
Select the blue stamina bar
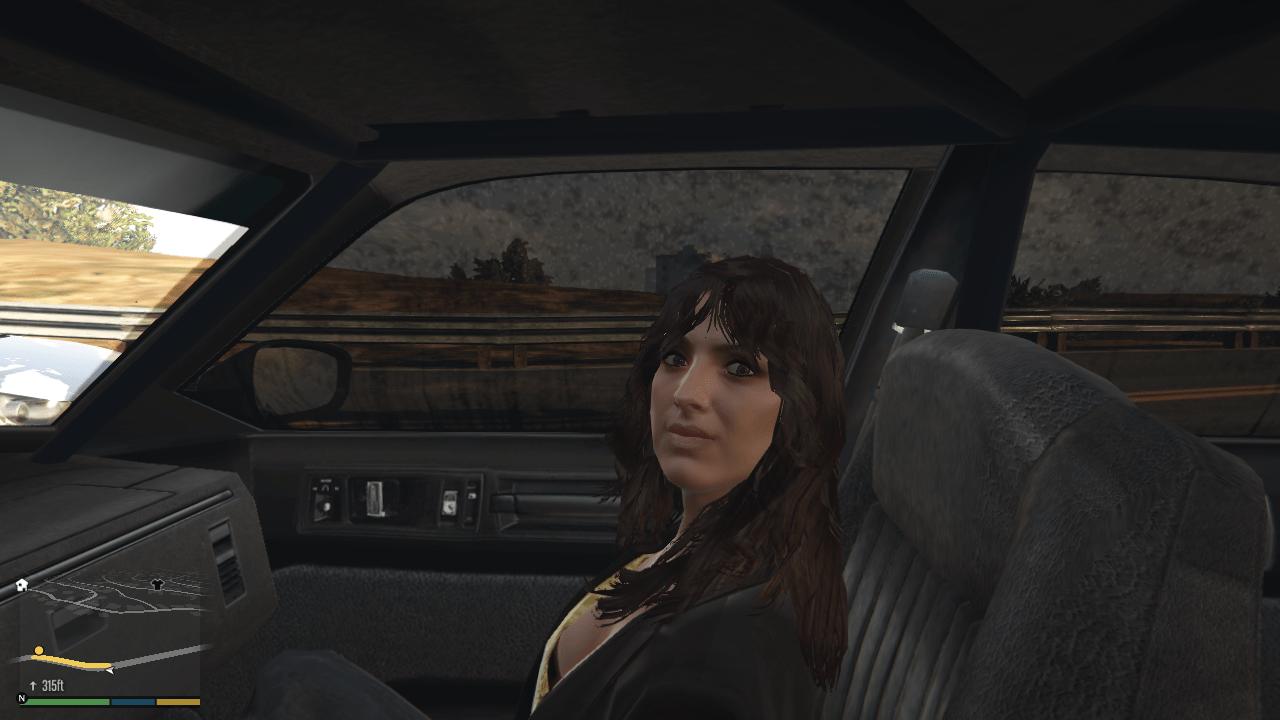tap(132, 701)
